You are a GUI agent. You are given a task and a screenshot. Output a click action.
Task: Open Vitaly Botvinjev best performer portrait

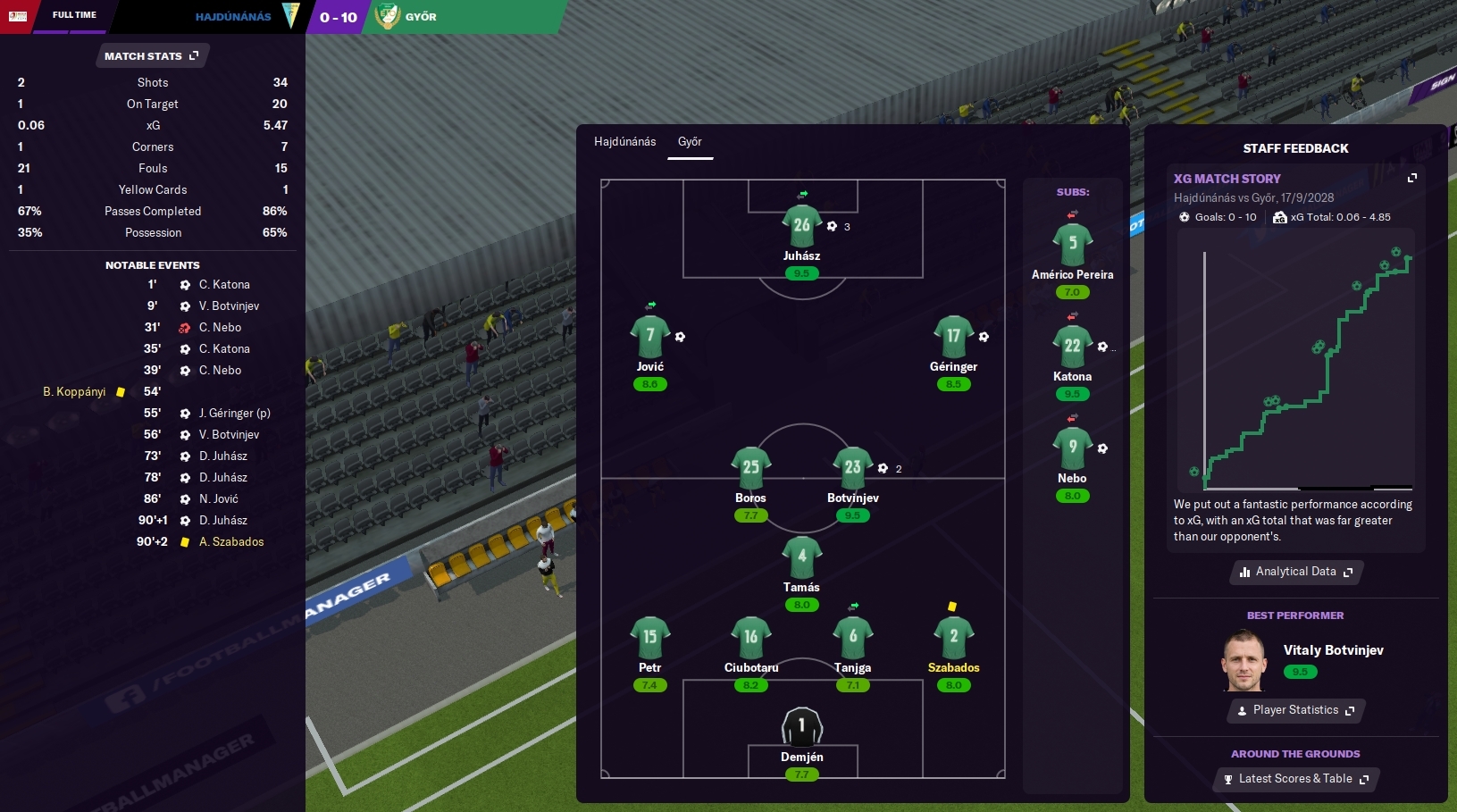[1244, 662]
